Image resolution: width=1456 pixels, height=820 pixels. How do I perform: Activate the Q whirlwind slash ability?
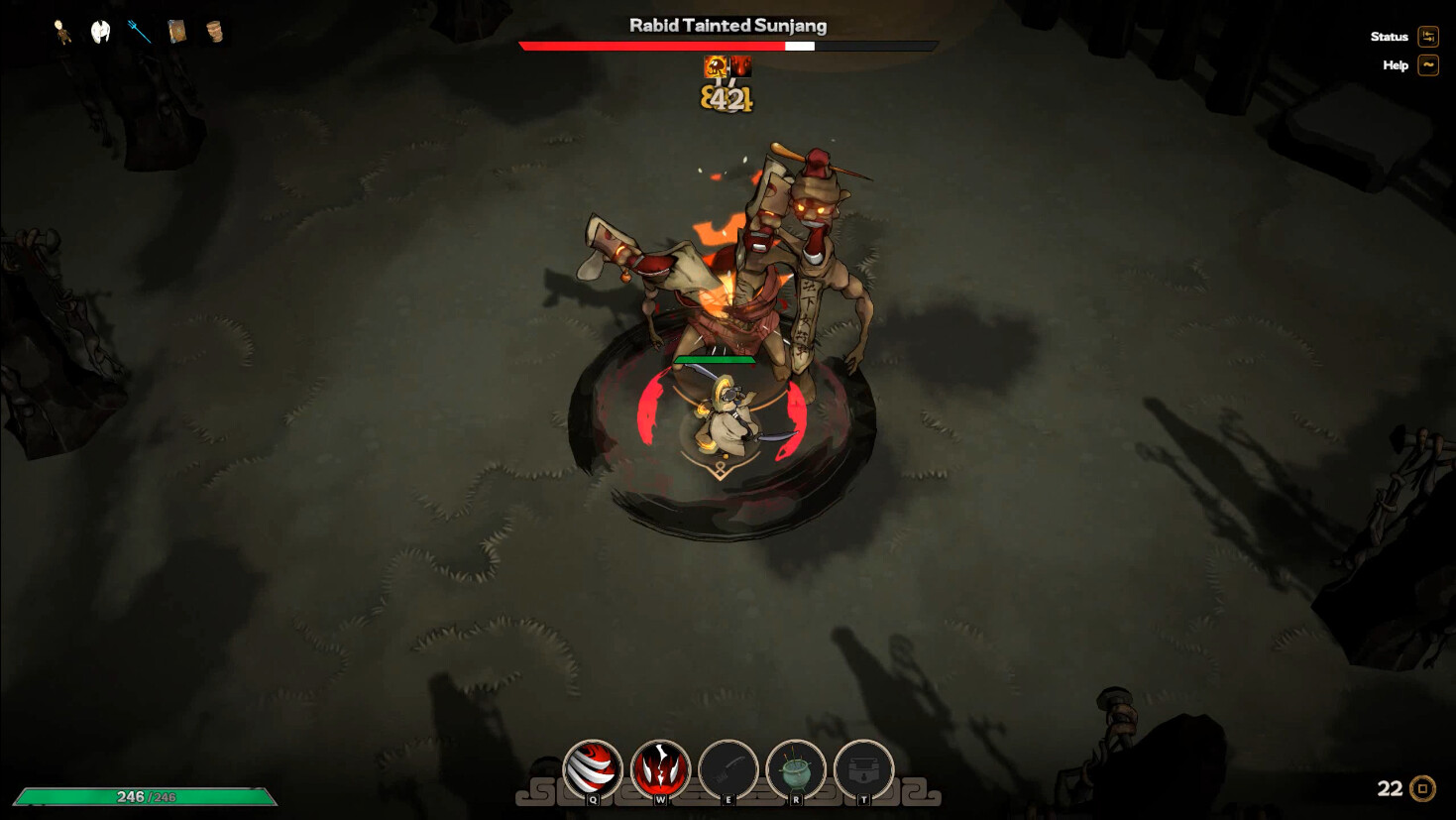(592, 770)
